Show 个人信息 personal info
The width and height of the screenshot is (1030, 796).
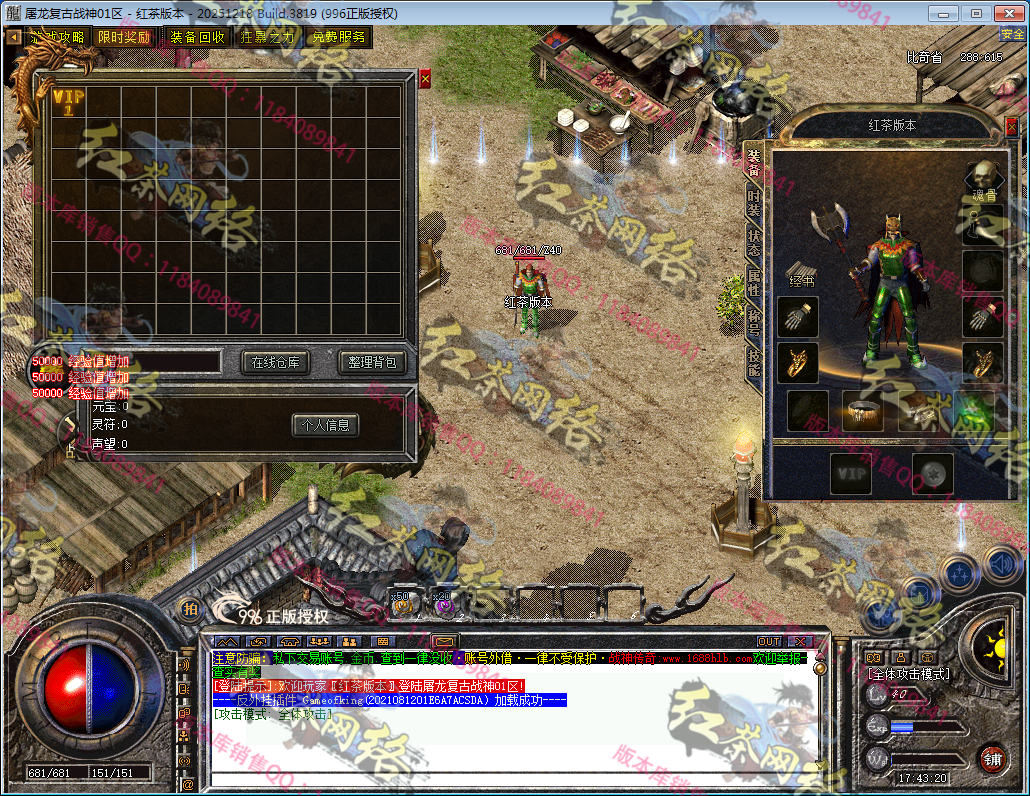pyautogui.click(x=326, y=425)
